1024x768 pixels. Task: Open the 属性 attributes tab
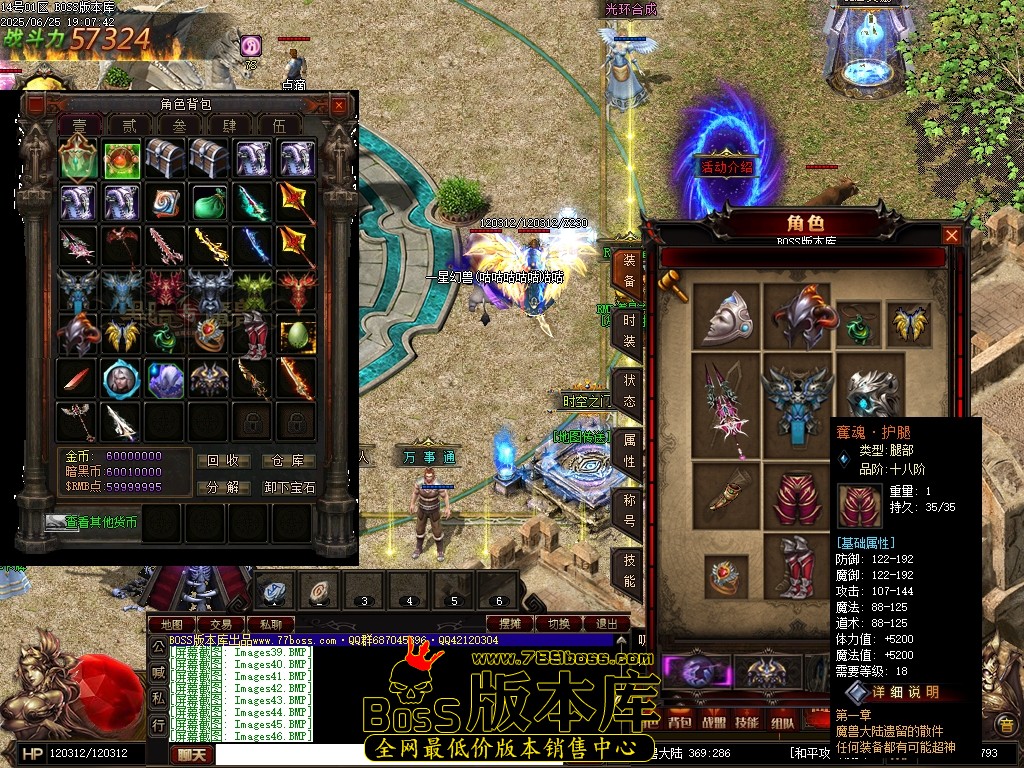click(629, 449)
